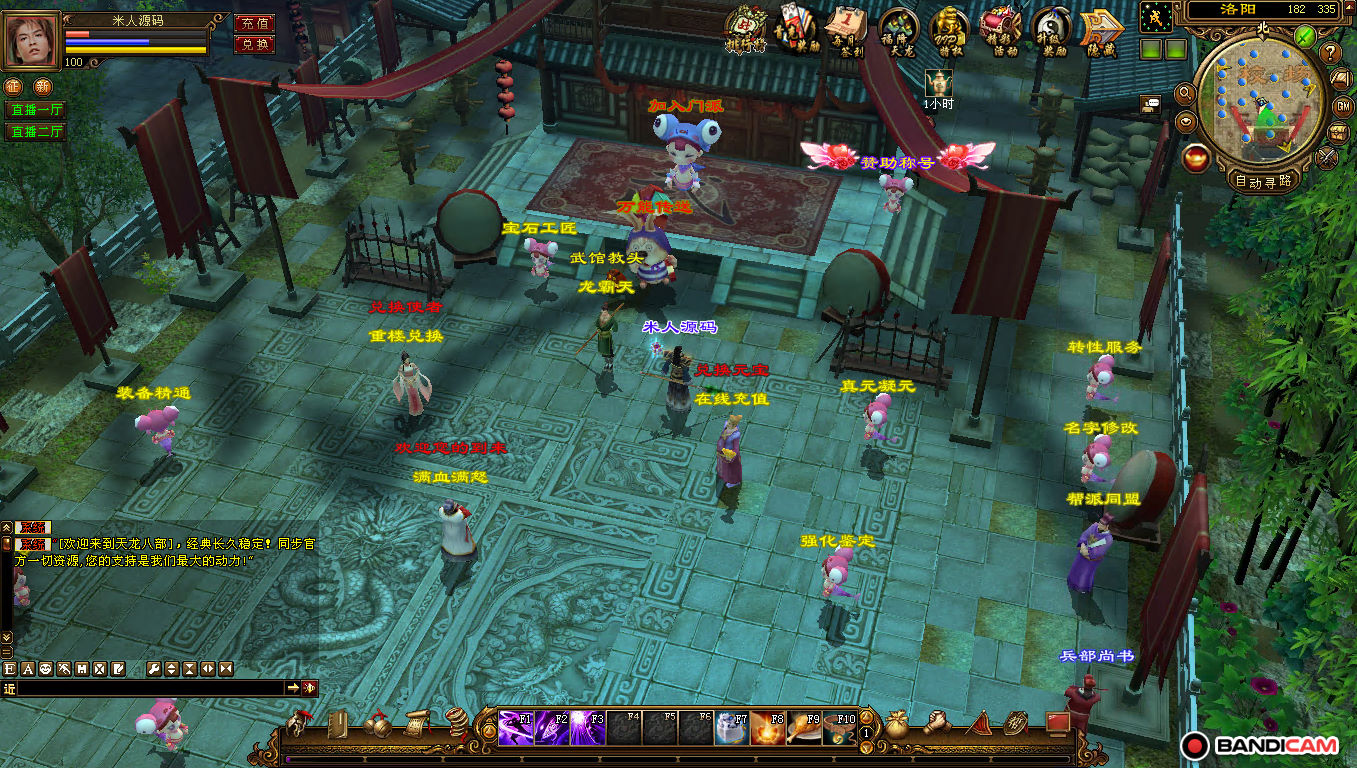This screenshot has width=1357, height=768.
Task: Use the F9 roast chicken leg item
Action: [804, 728]
